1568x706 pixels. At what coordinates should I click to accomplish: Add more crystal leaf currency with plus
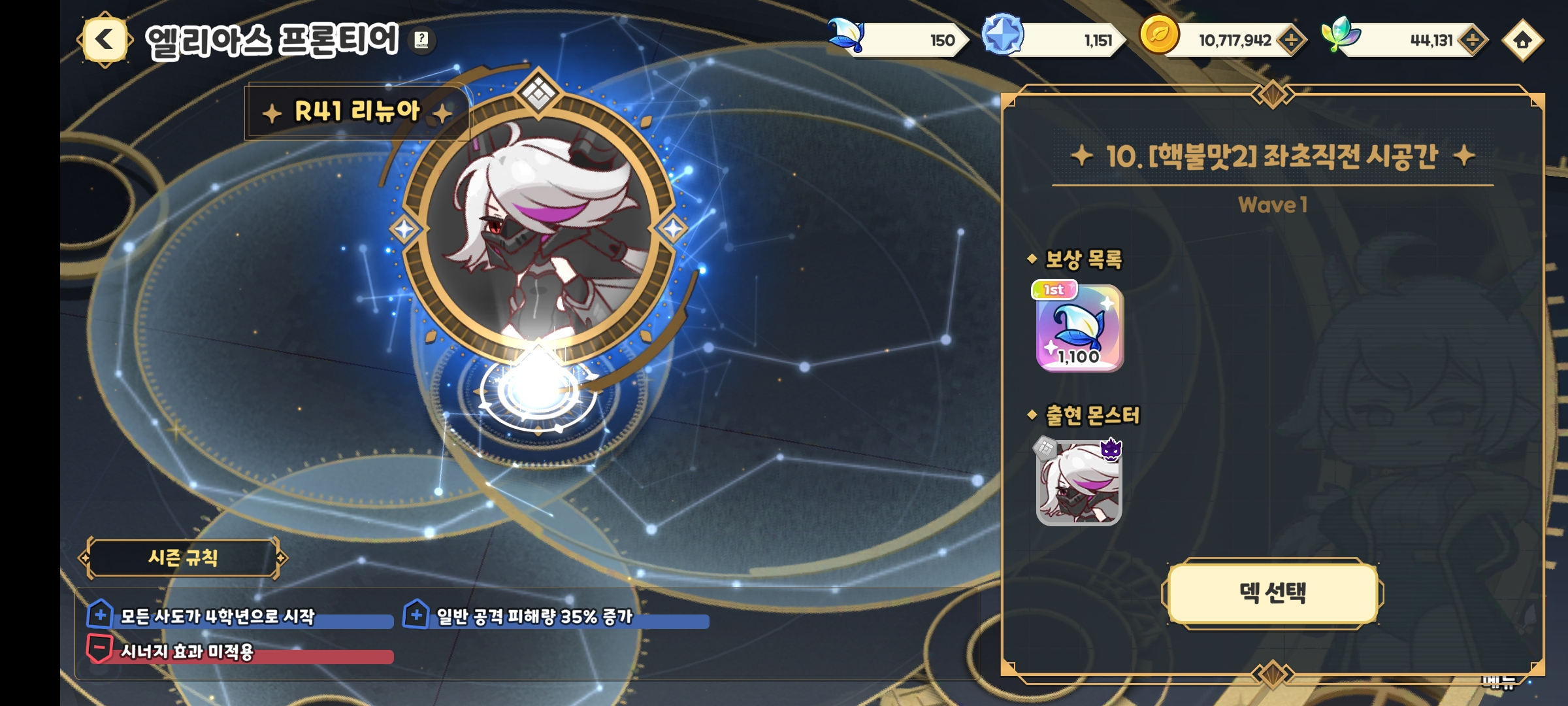click(1472, 41)
